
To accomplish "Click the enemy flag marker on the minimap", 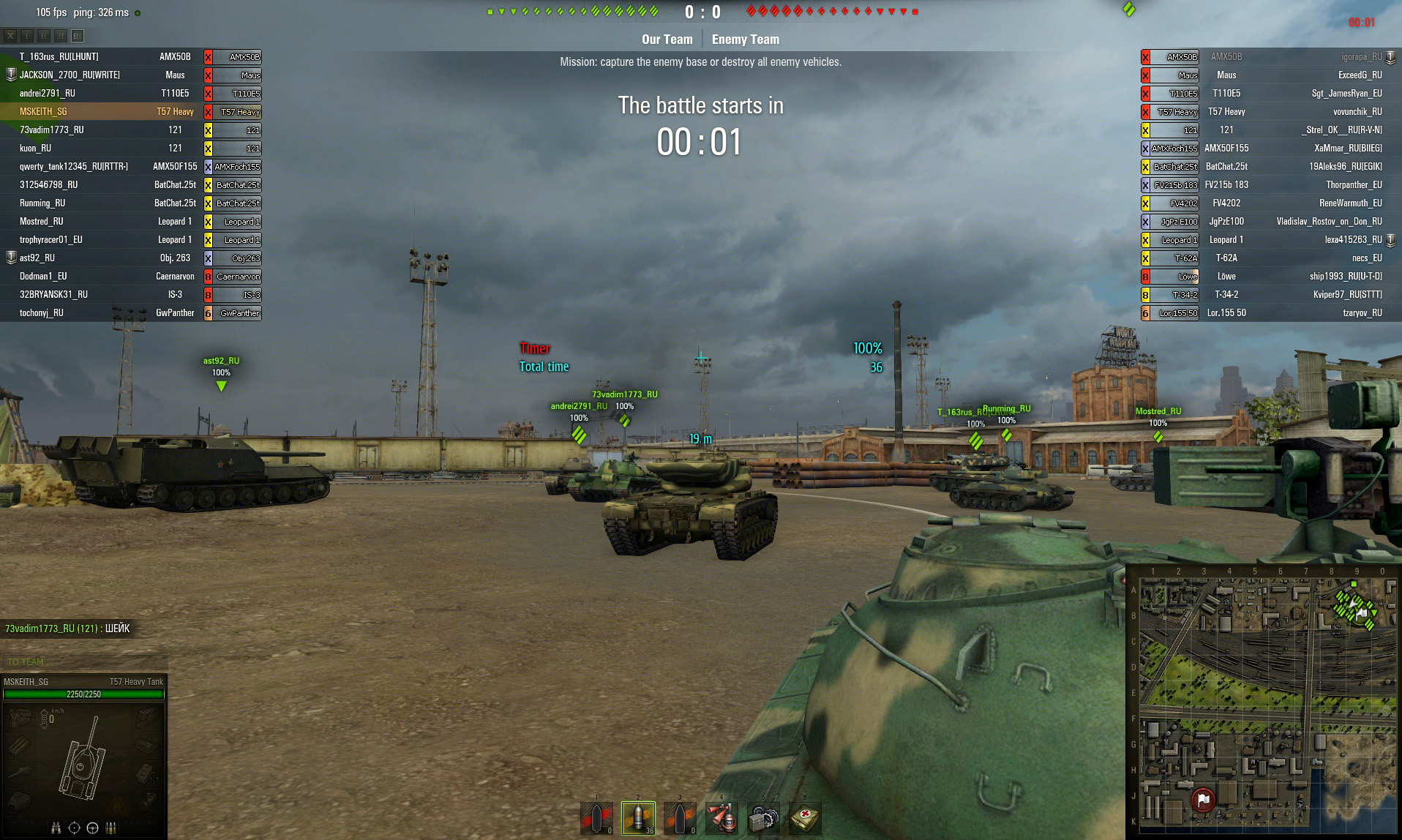I will (x=1202, y=798).
